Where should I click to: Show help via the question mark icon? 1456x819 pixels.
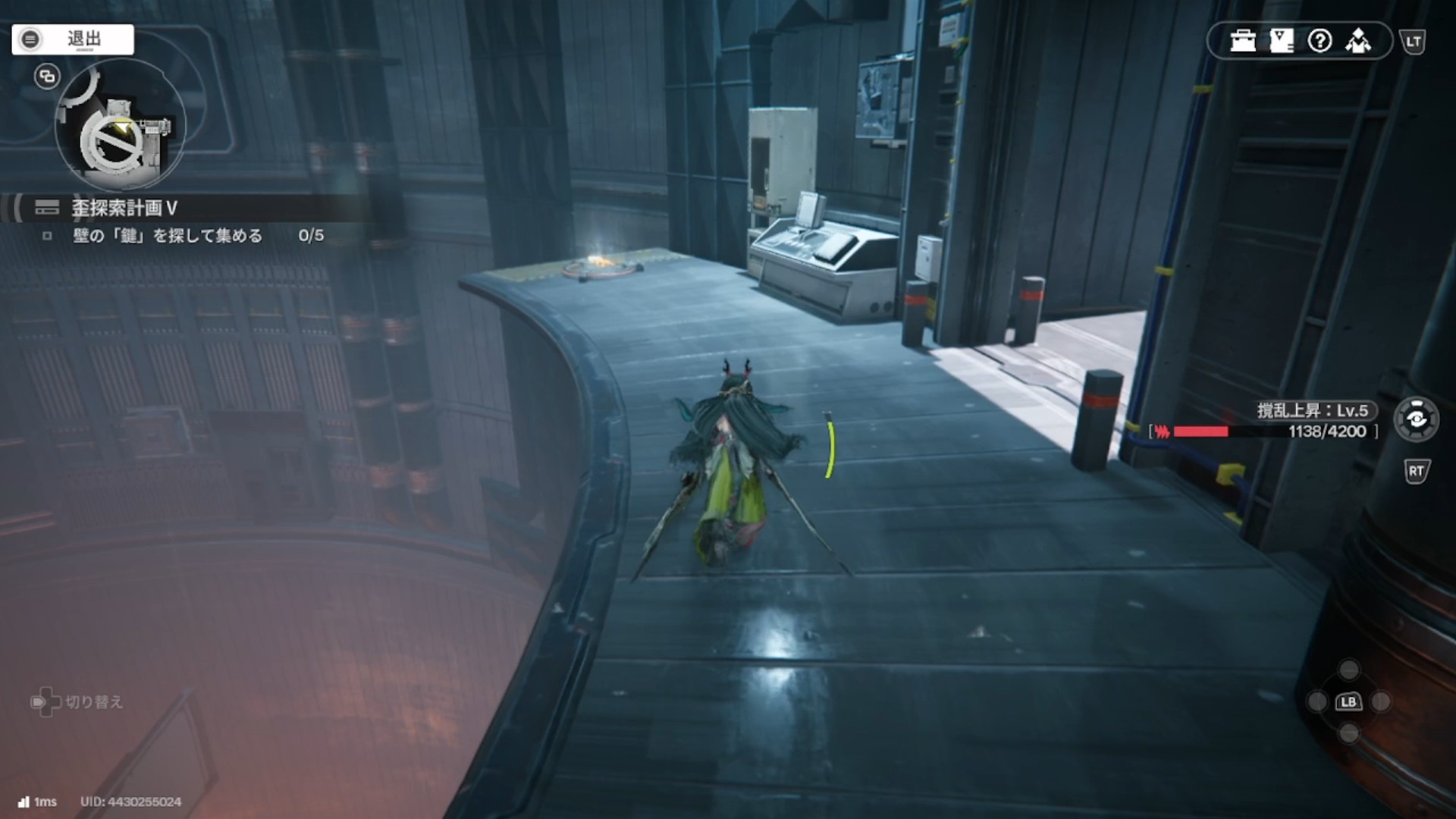click(x=1320, y=41)
